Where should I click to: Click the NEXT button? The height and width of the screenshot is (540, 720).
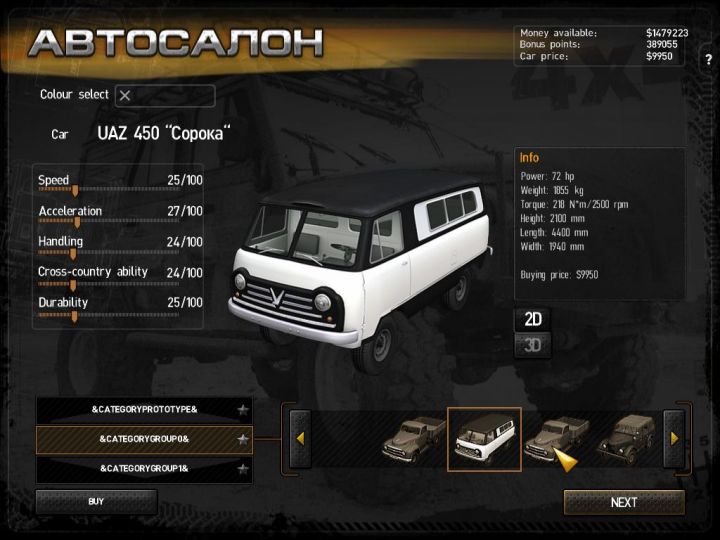pos(624,502)
